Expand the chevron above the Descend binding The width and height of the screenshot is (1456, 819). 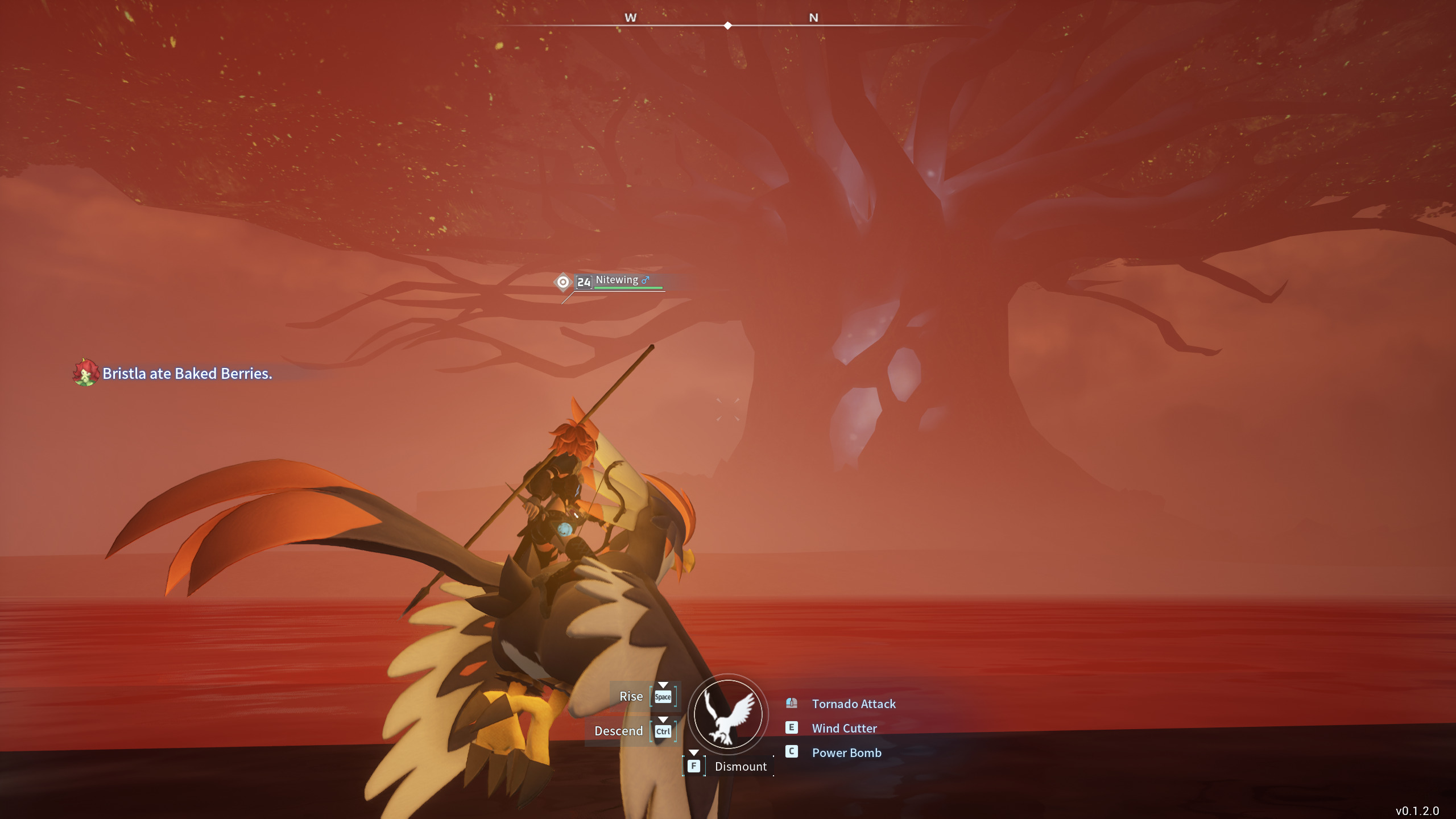[x=663, y=721]
